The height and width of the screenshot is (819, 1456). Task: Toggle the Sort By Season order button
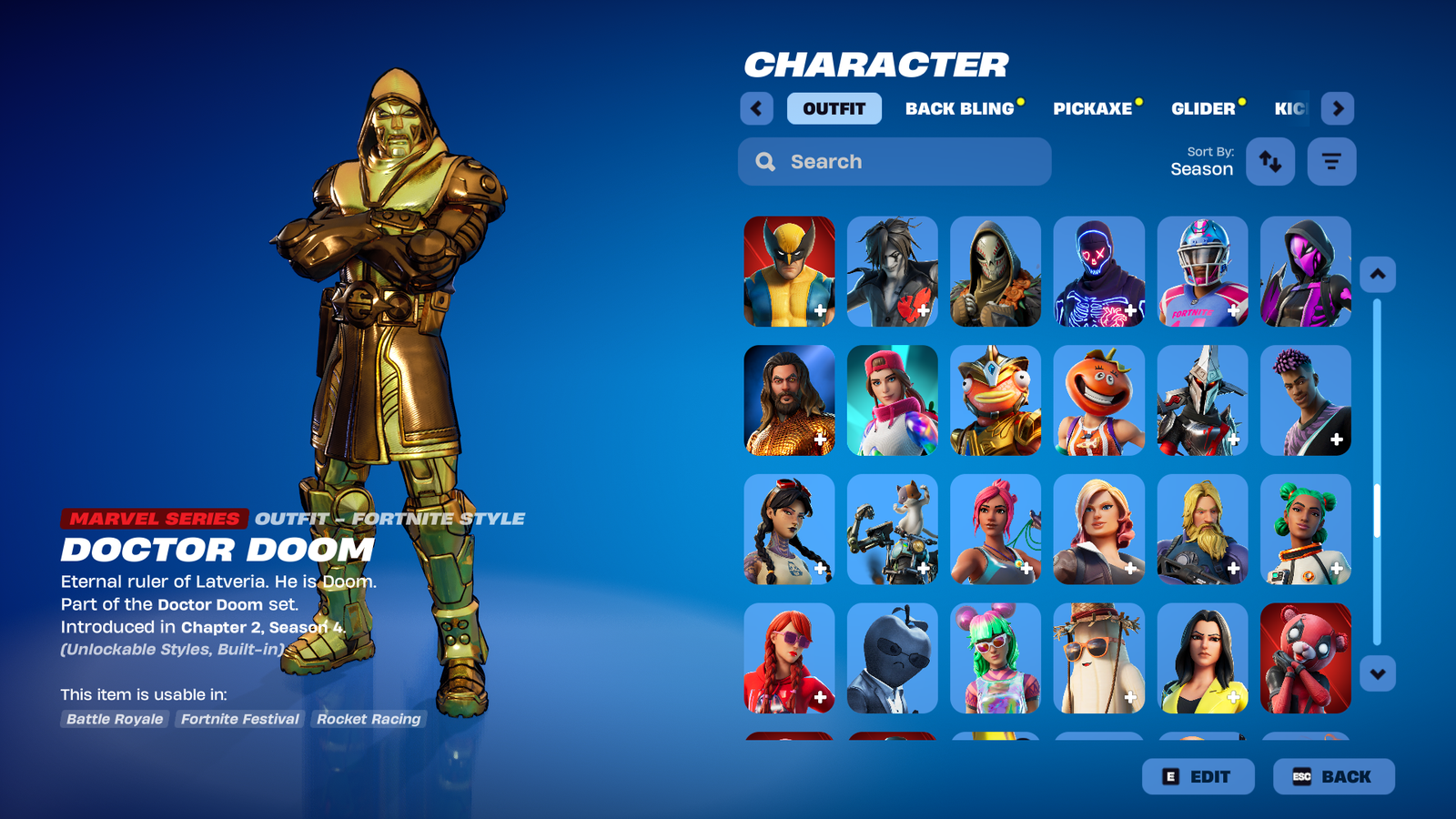[1269, 161]
